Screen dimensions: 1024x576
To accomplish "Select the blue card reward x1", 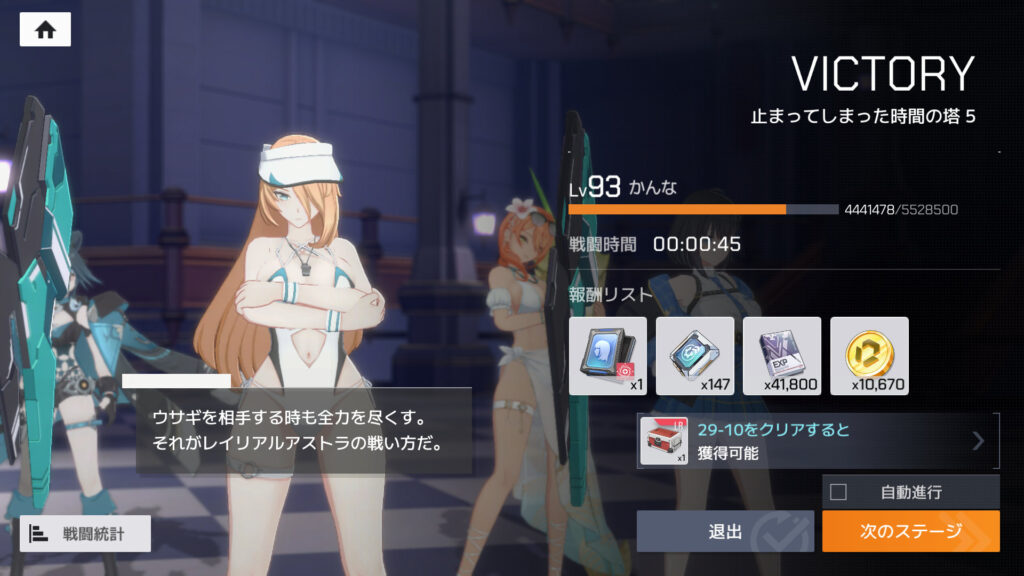I will 608,356.
